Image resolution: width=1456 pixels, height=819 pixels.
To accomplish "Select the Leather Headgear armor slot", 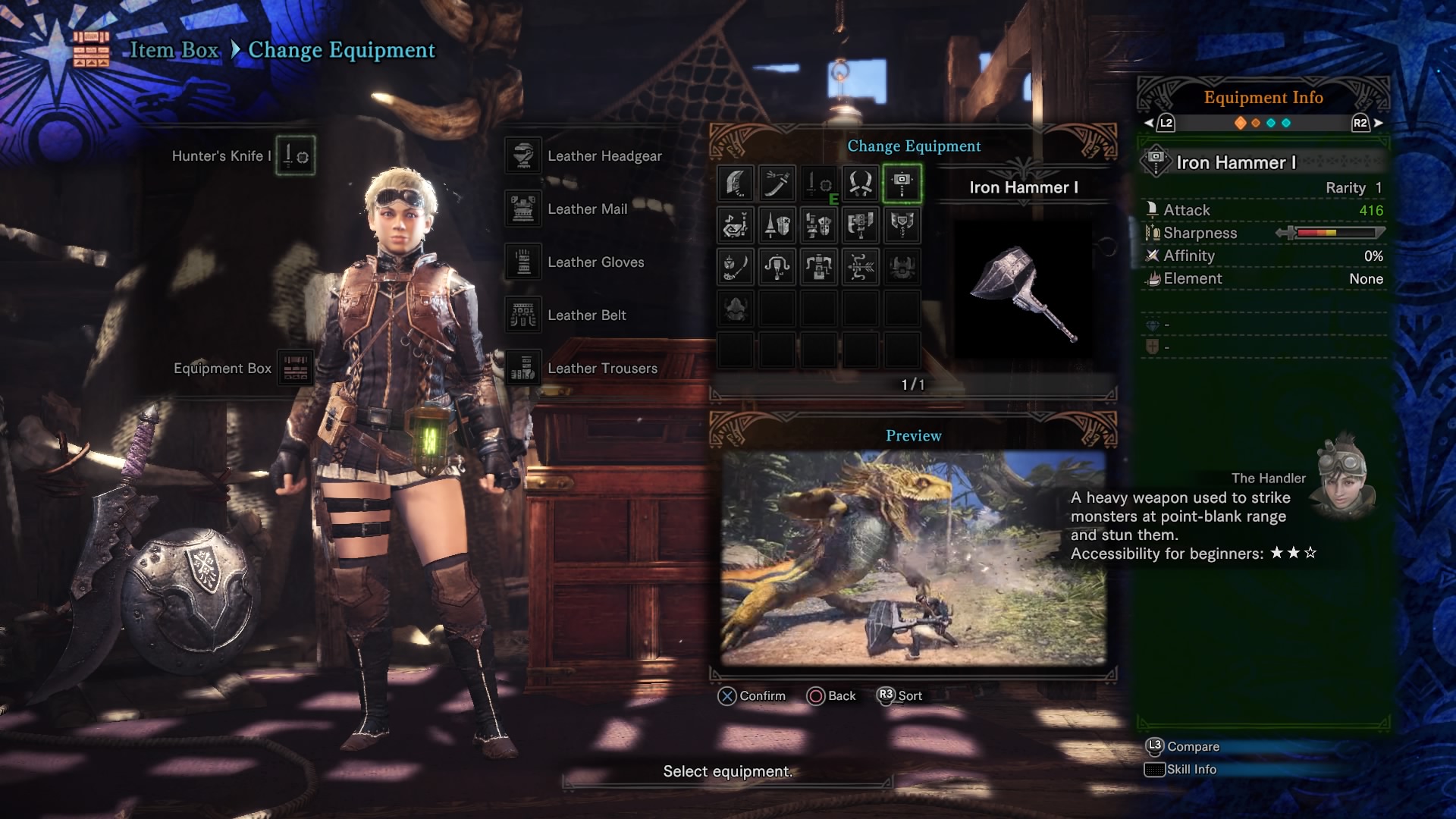I will [x=523, y=156].
